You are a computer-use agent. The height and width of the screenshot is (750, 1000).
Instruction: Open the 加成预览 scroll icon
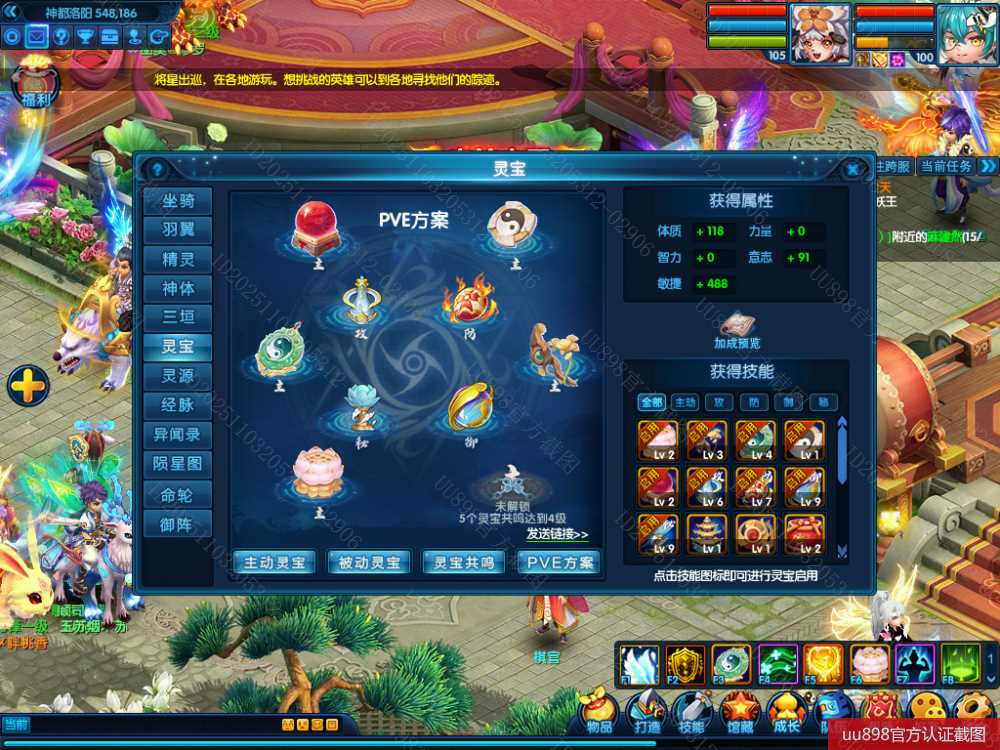click(x=737, y=326)
